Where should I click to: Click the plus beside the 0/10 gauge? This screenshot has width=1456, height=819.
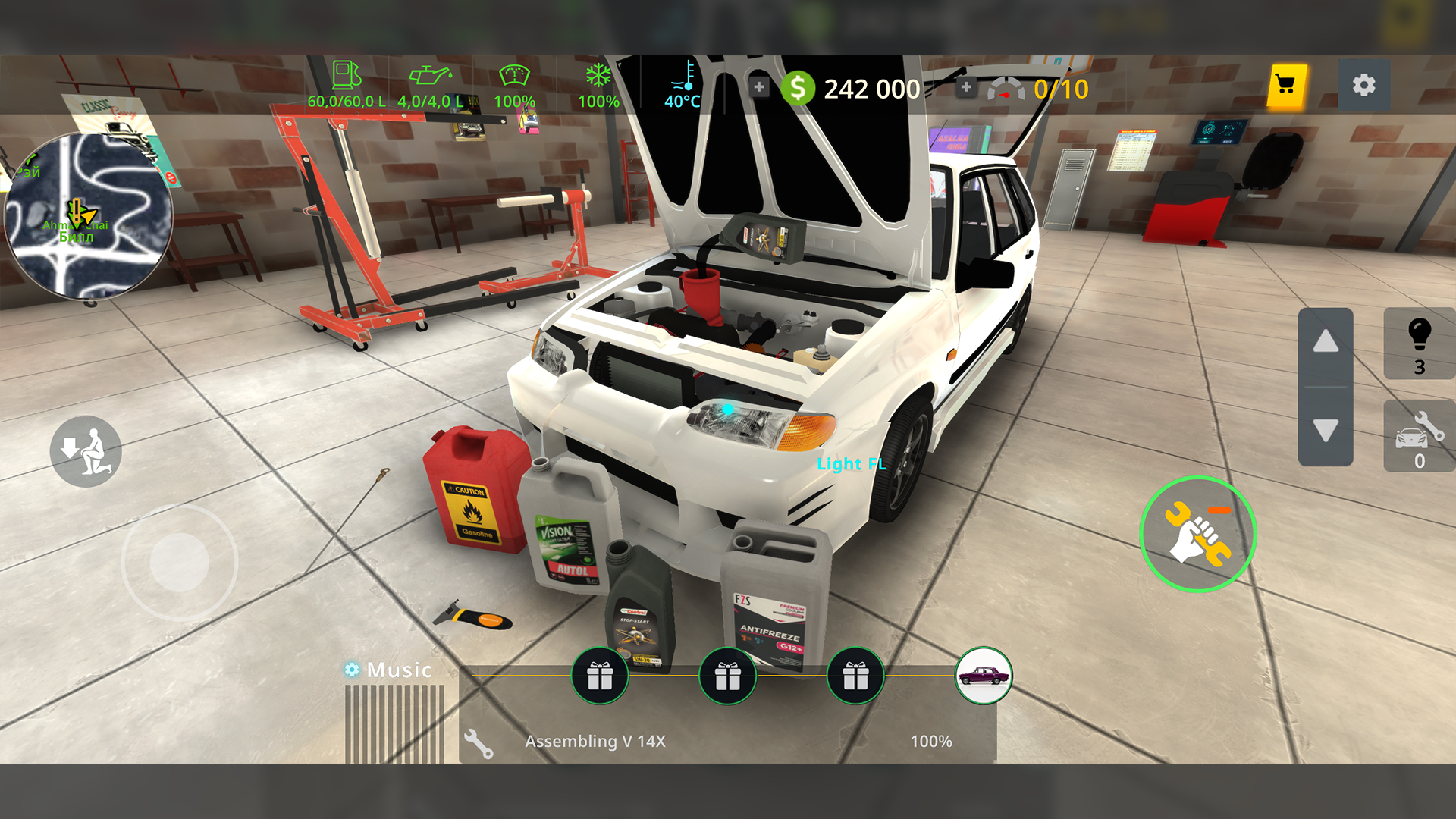click(x=965, y=86)
